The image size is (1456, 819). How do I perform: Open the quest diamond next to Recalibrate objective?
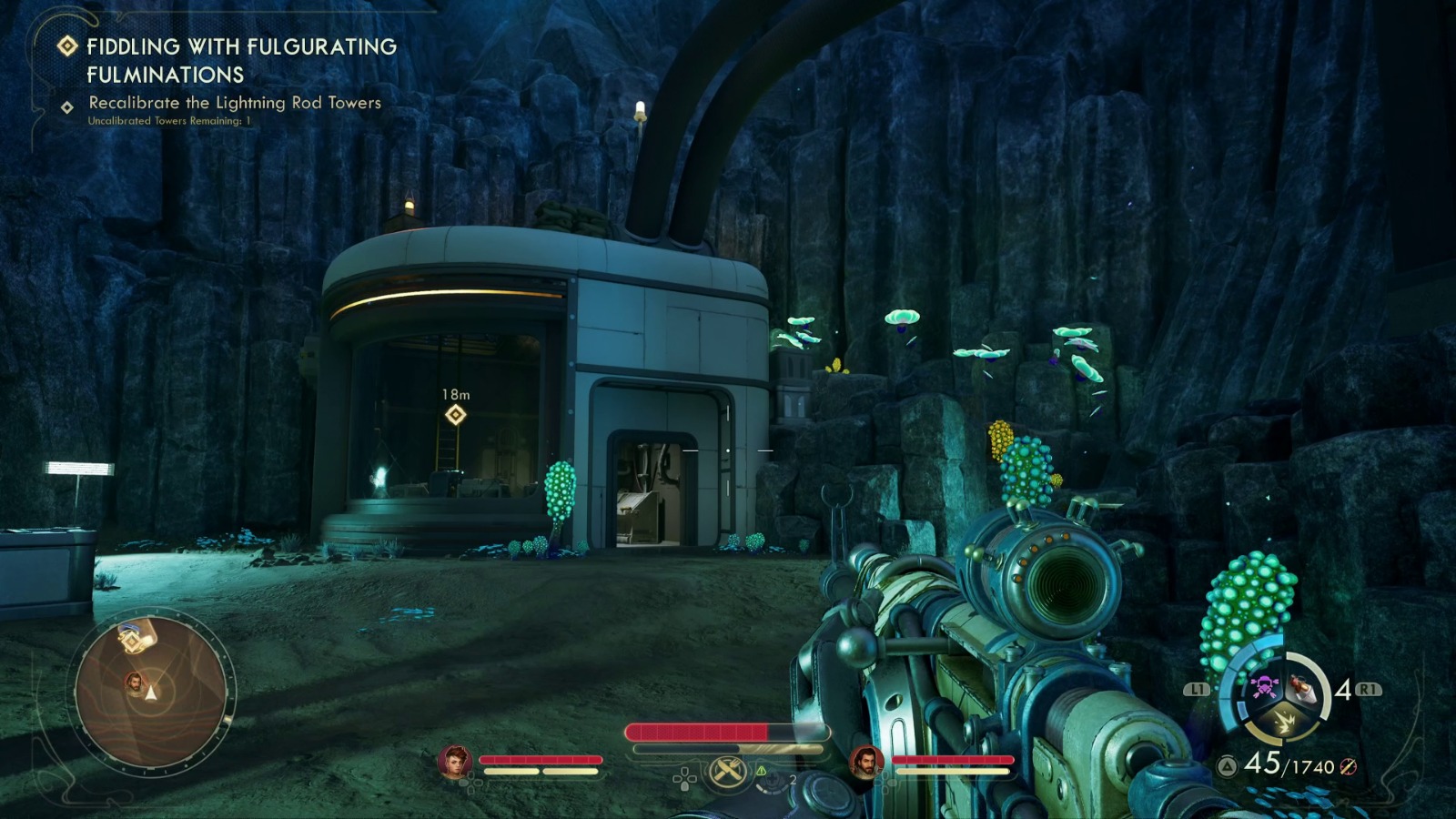click(x=66, y=107)
